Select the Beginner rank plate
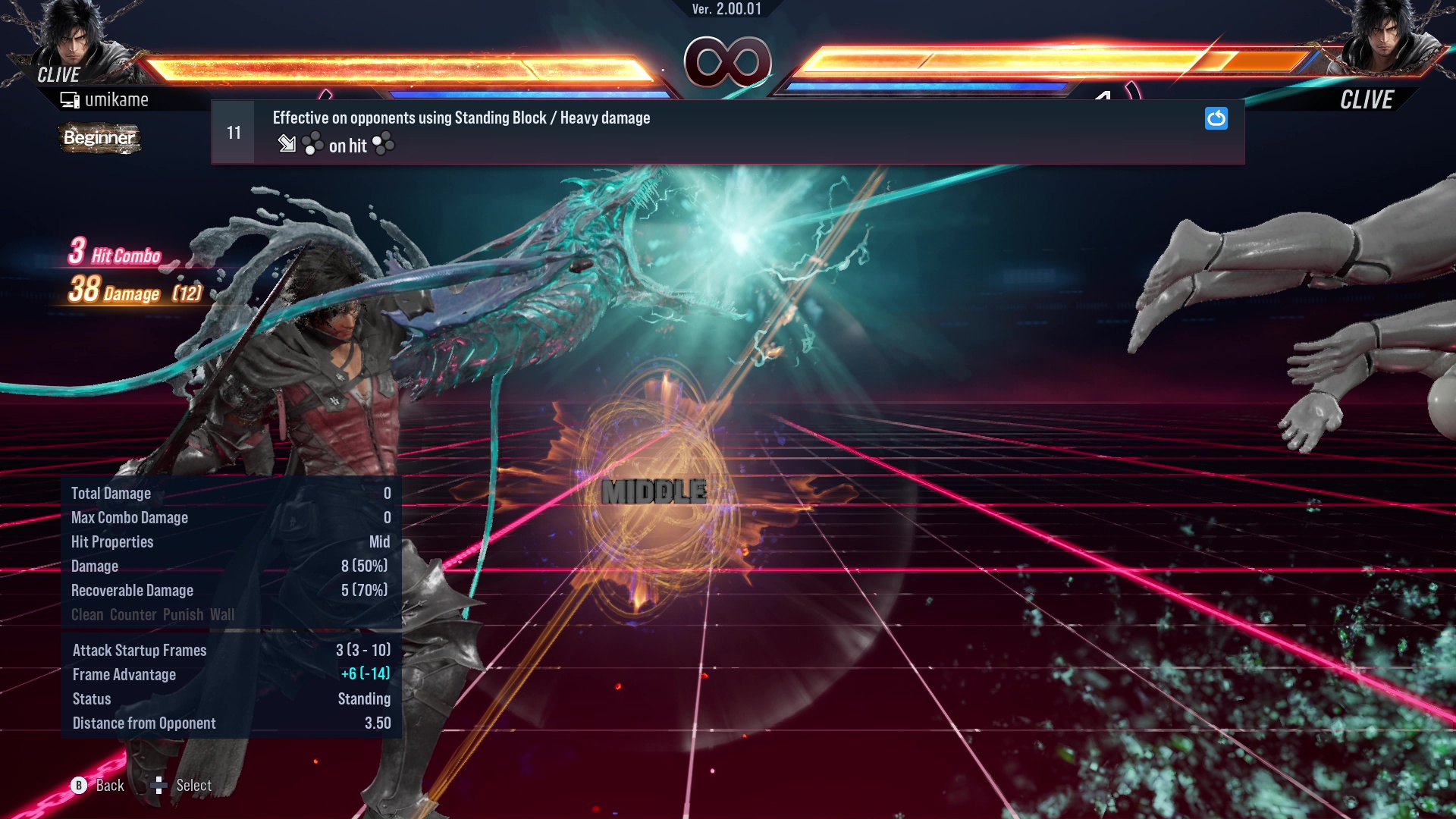 [99, 138]
